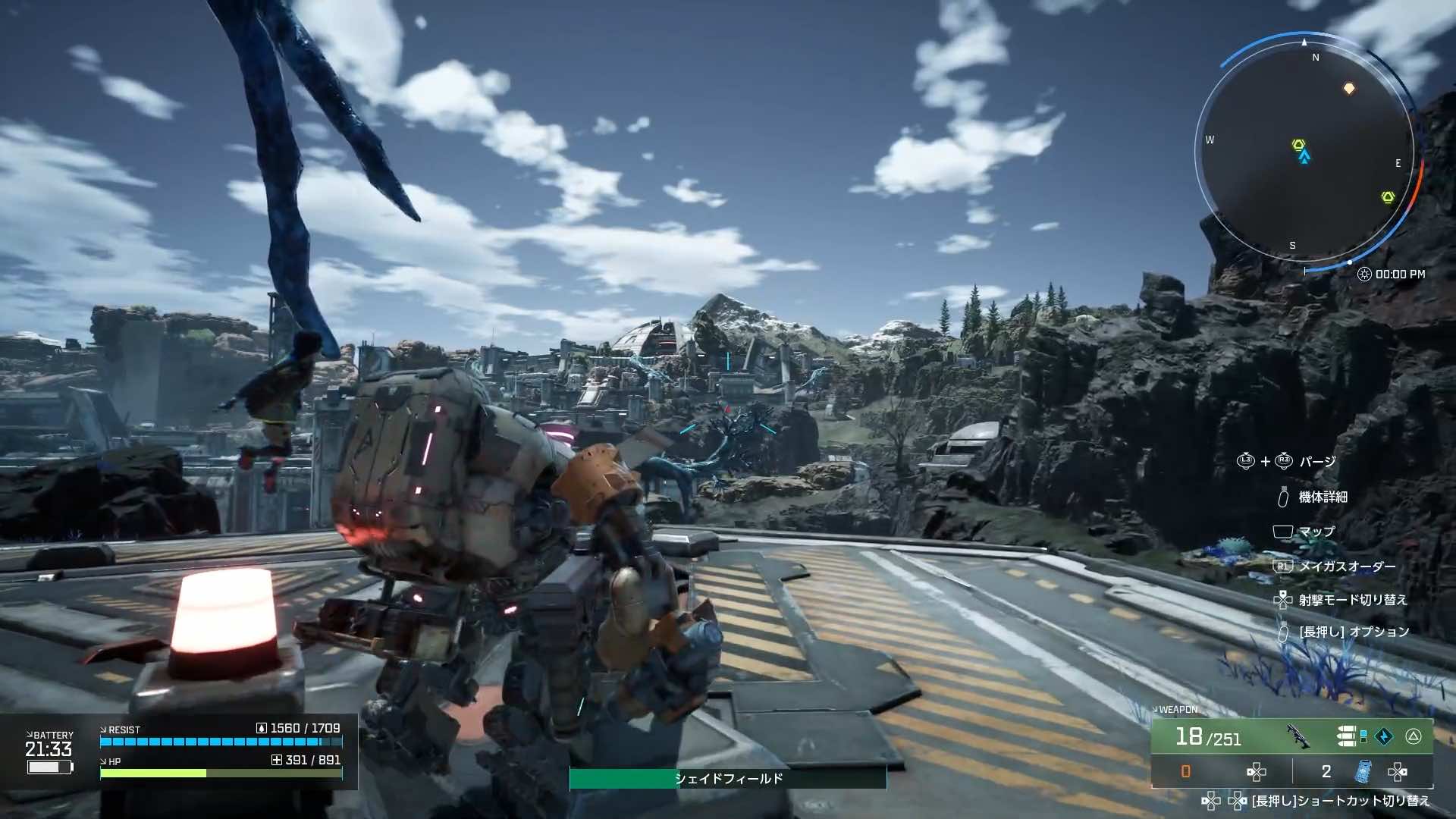Click the blue player arrow on minimap
This screenshot has width=1456, height=819.
[1304, 158]
